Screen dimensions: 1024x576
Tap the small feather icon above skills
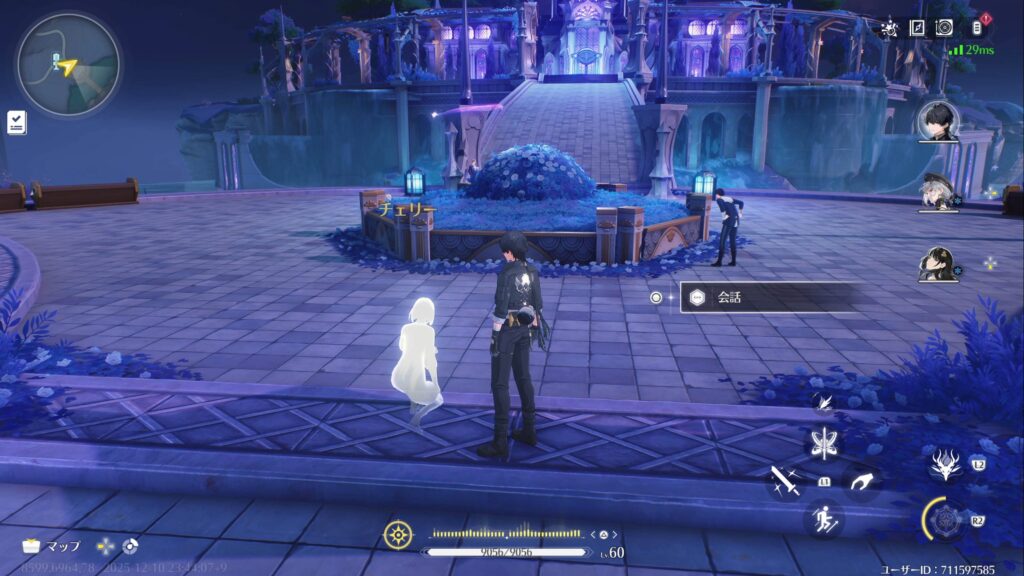[x=825, y=402]
